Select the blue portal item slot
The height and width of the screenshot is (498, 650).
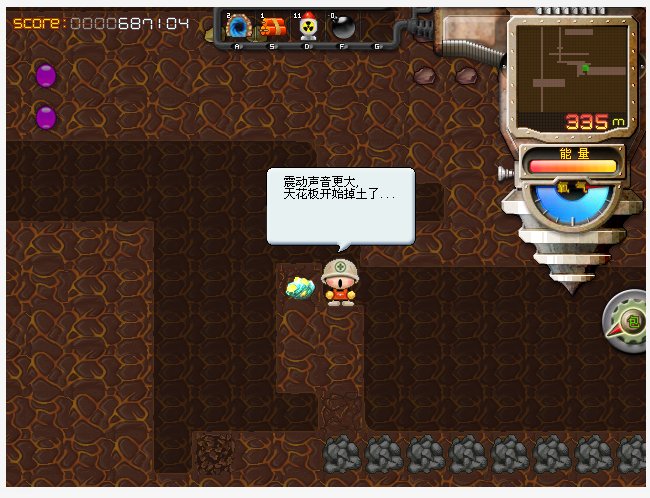click(238, 28)
